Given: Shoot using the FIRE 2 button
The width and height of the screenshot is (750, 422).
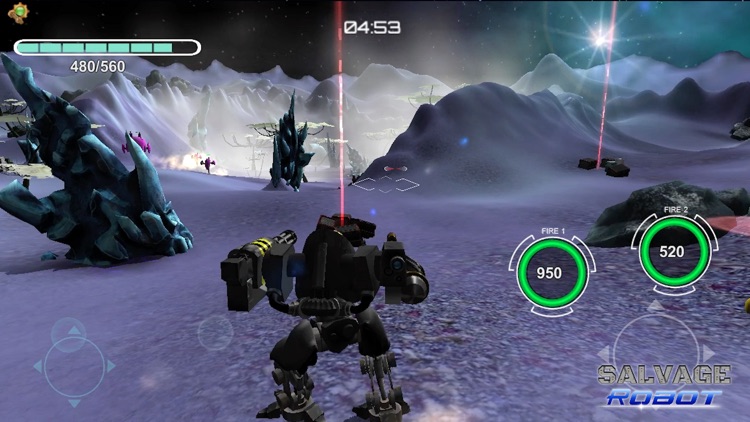Looking at the screenshot, I should click(x=672, y=251).
